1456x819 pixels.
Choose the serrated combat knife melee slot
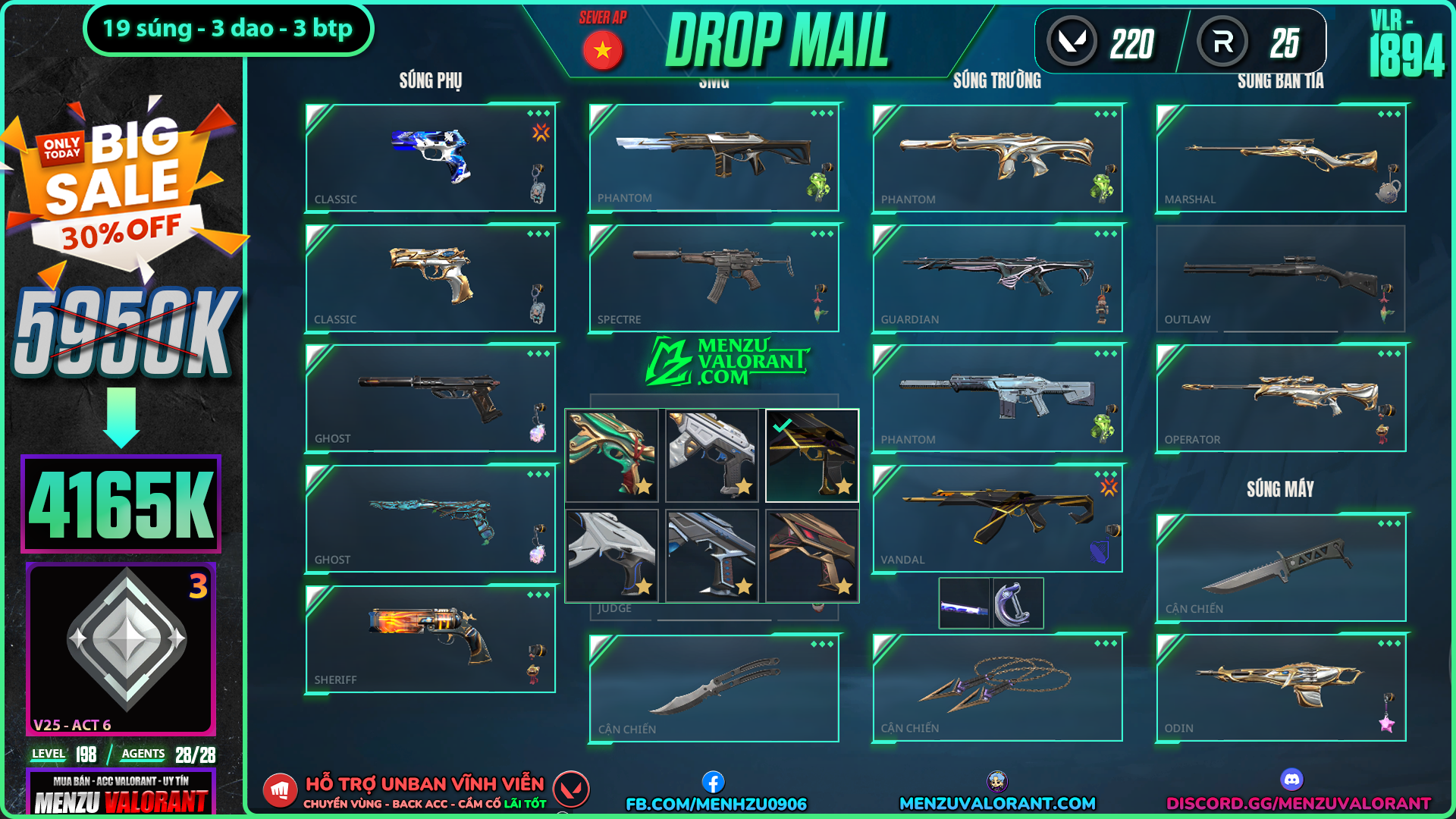pyautogui.click(x=1281, y=568)
